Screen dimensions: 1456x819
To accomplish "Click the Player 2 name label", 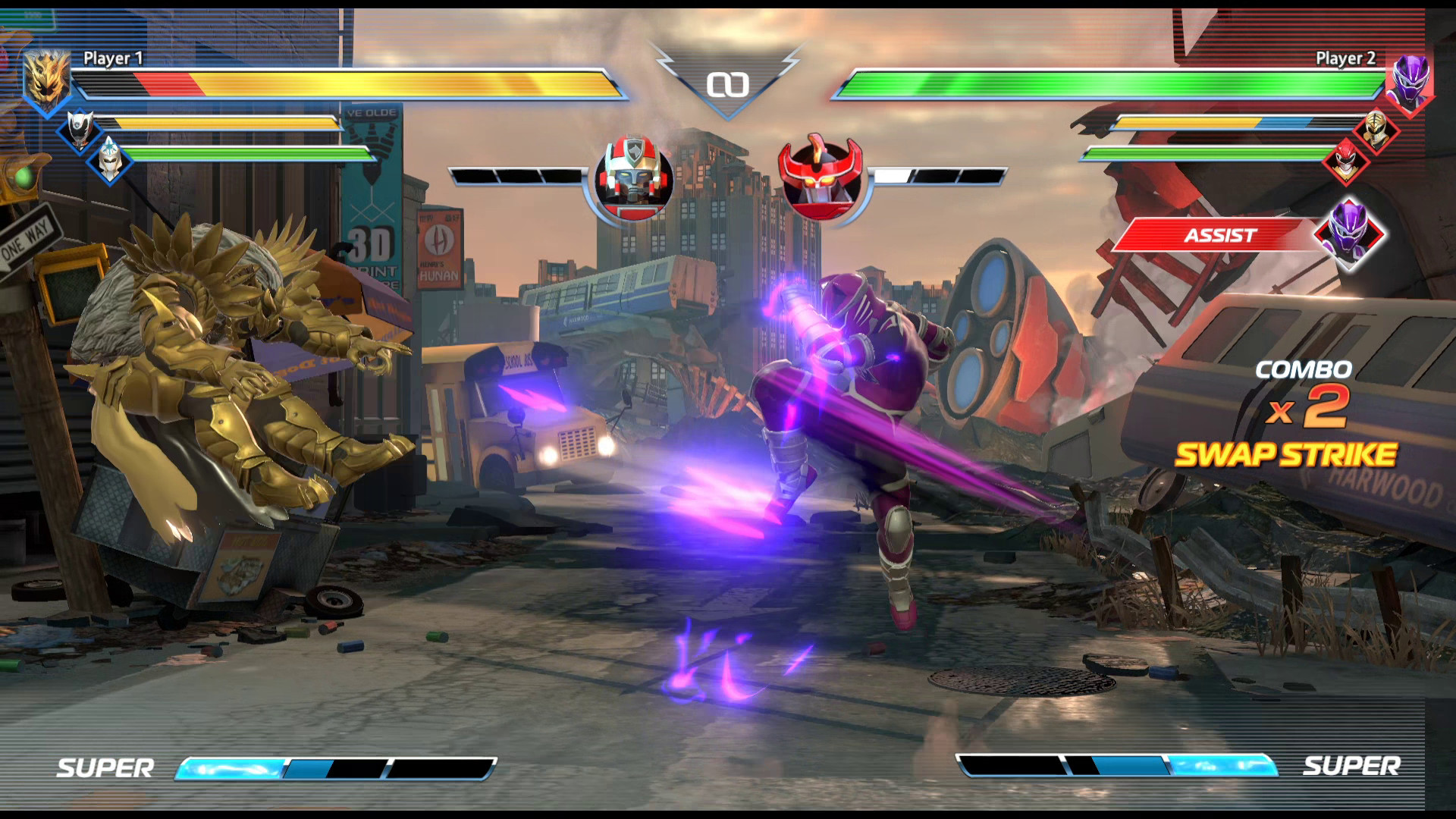I will pos(1346,57).
